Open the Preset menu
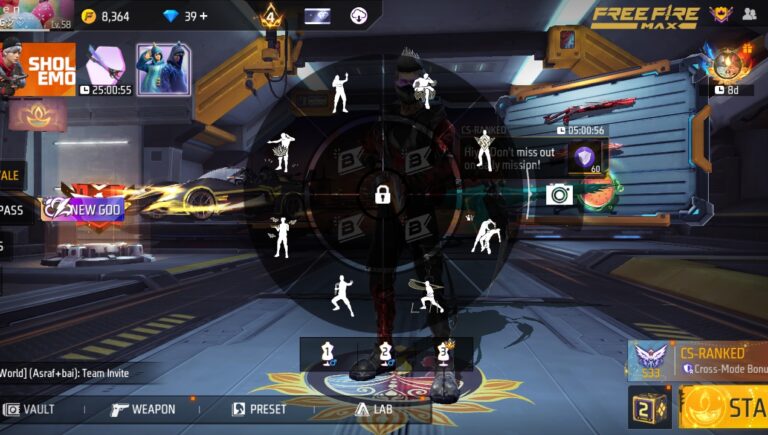Image resolution: width=768 pixels, height=435 pixels. pos(259,409)
